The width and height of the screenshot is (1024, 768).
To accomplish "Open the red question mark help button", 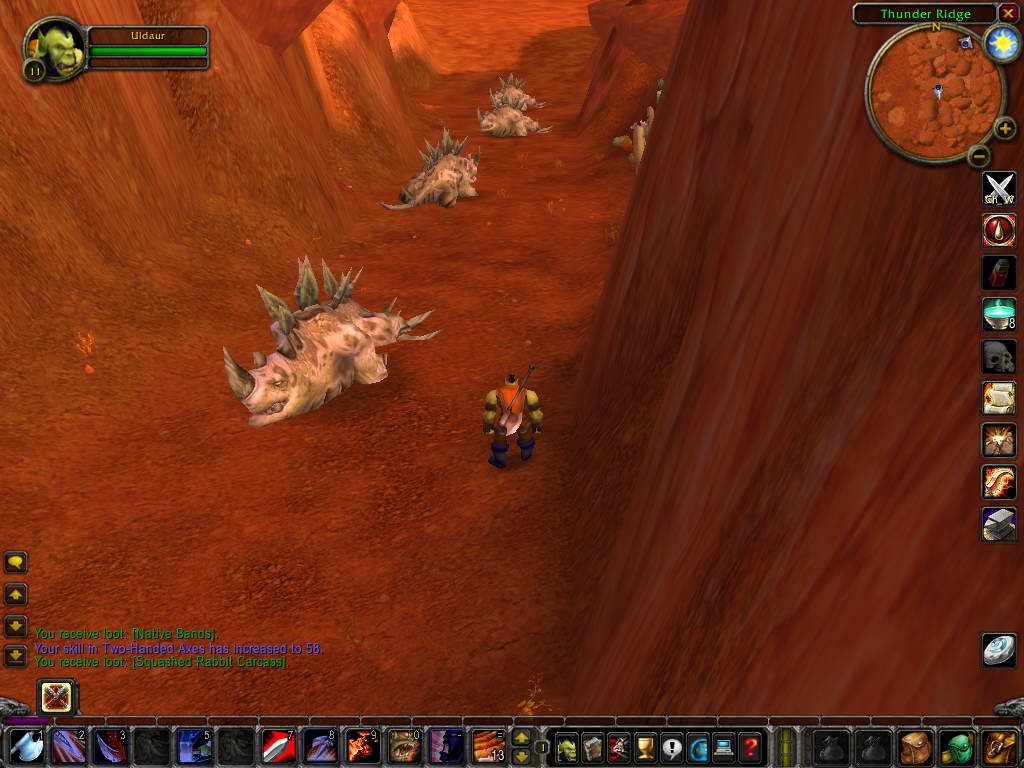I will click(x=749, y=746).
